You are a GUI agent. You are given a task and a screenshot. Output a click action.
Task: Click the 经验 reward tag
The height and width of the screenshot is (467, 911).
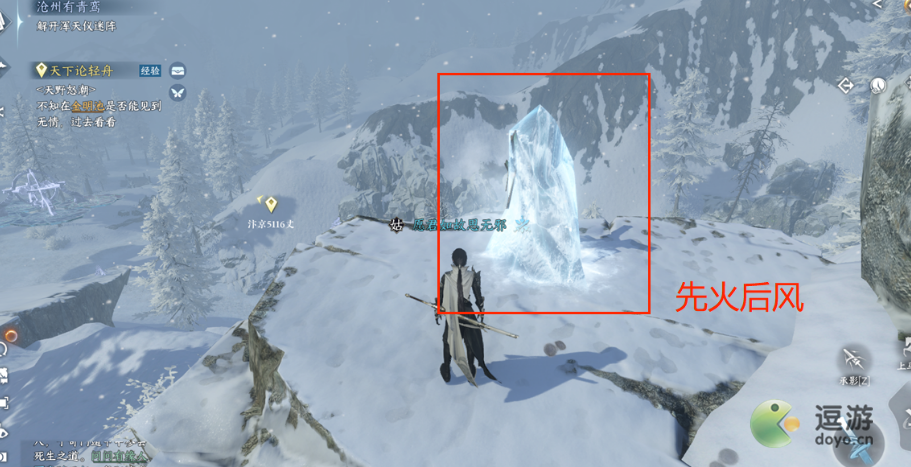pos(150,70)
